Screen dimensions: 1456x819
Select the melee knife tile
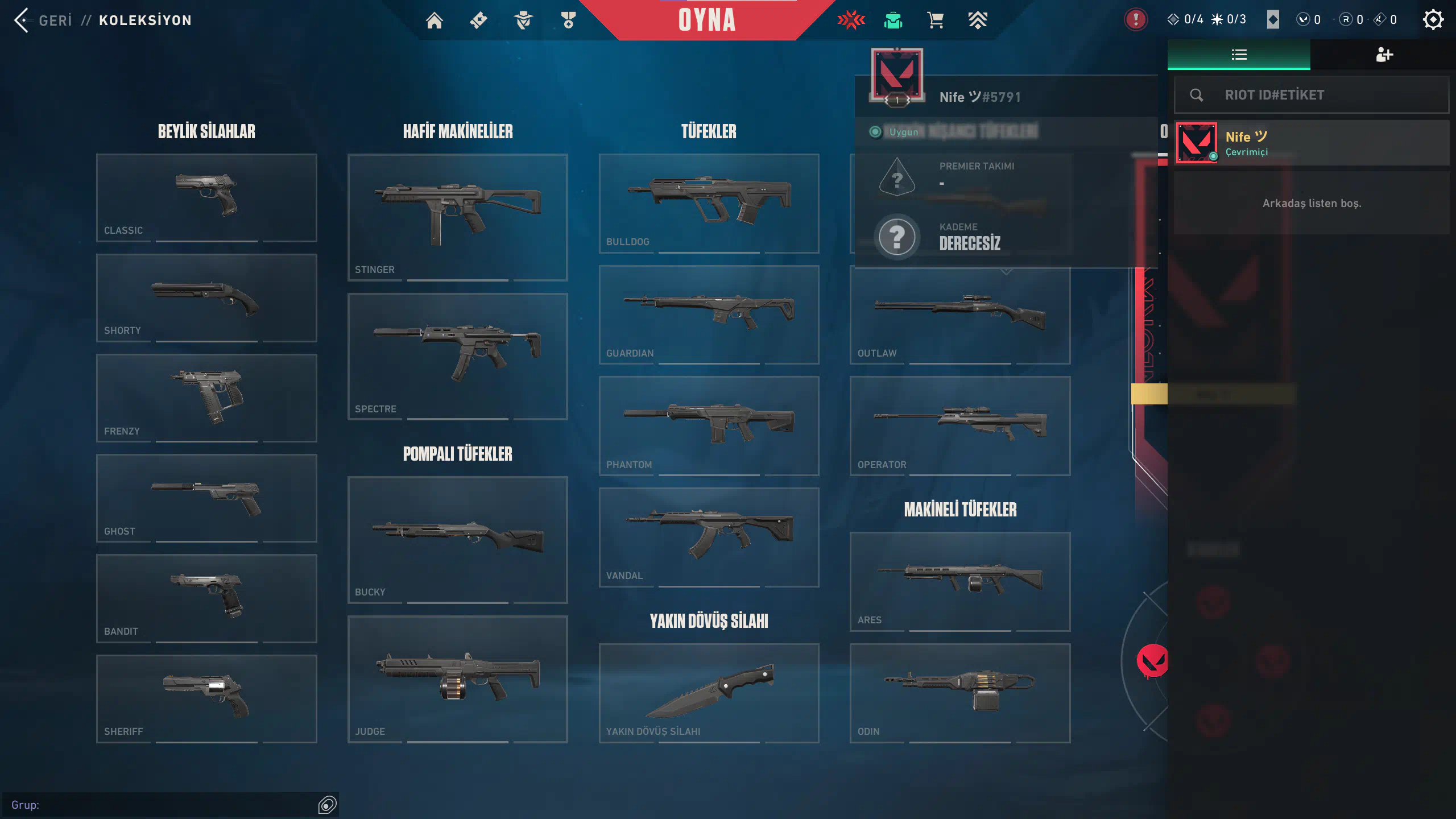coord(709,693)
